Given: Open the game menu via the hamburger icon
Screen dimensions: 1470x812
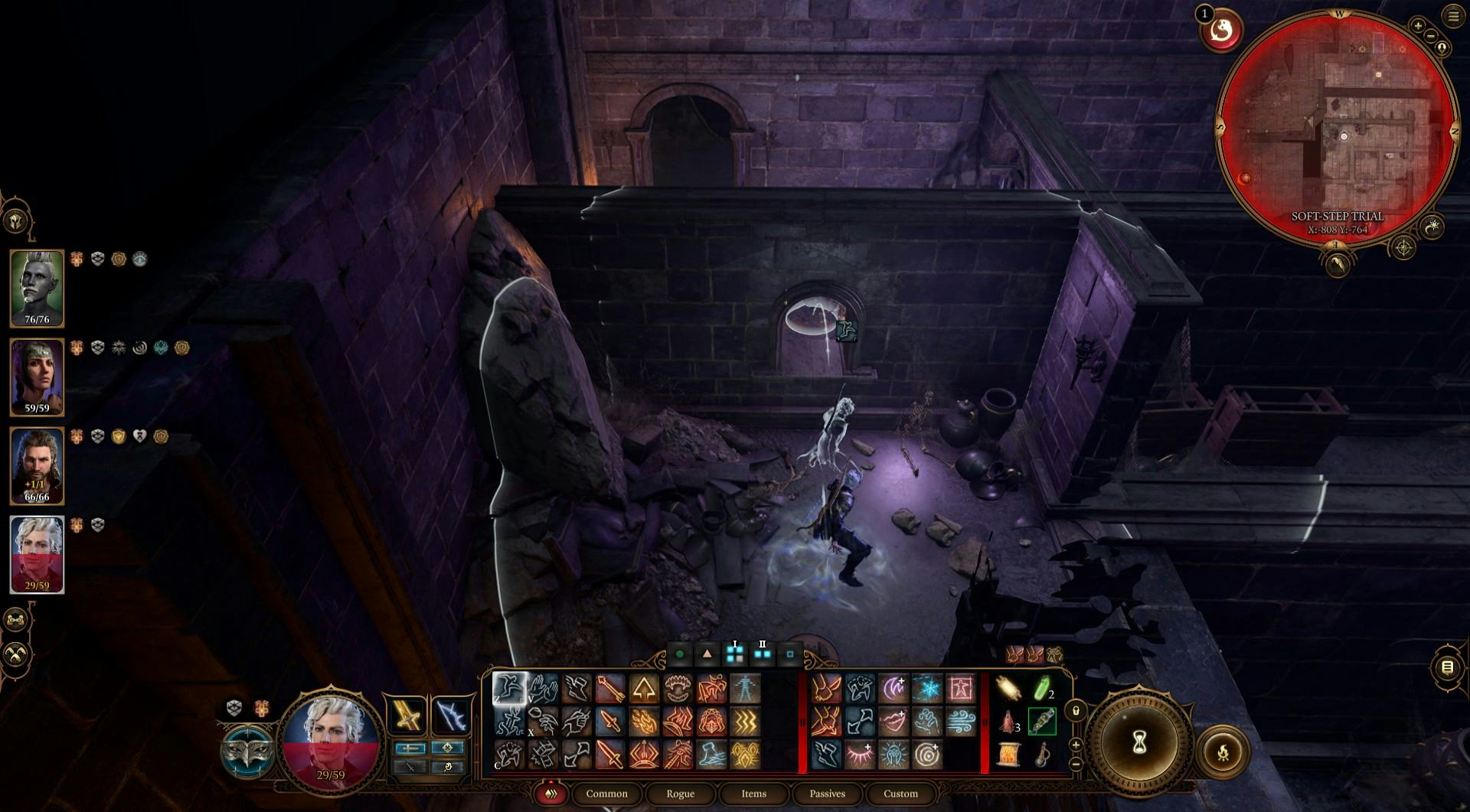Looking at the screenshot, I should pos(1452,17).
